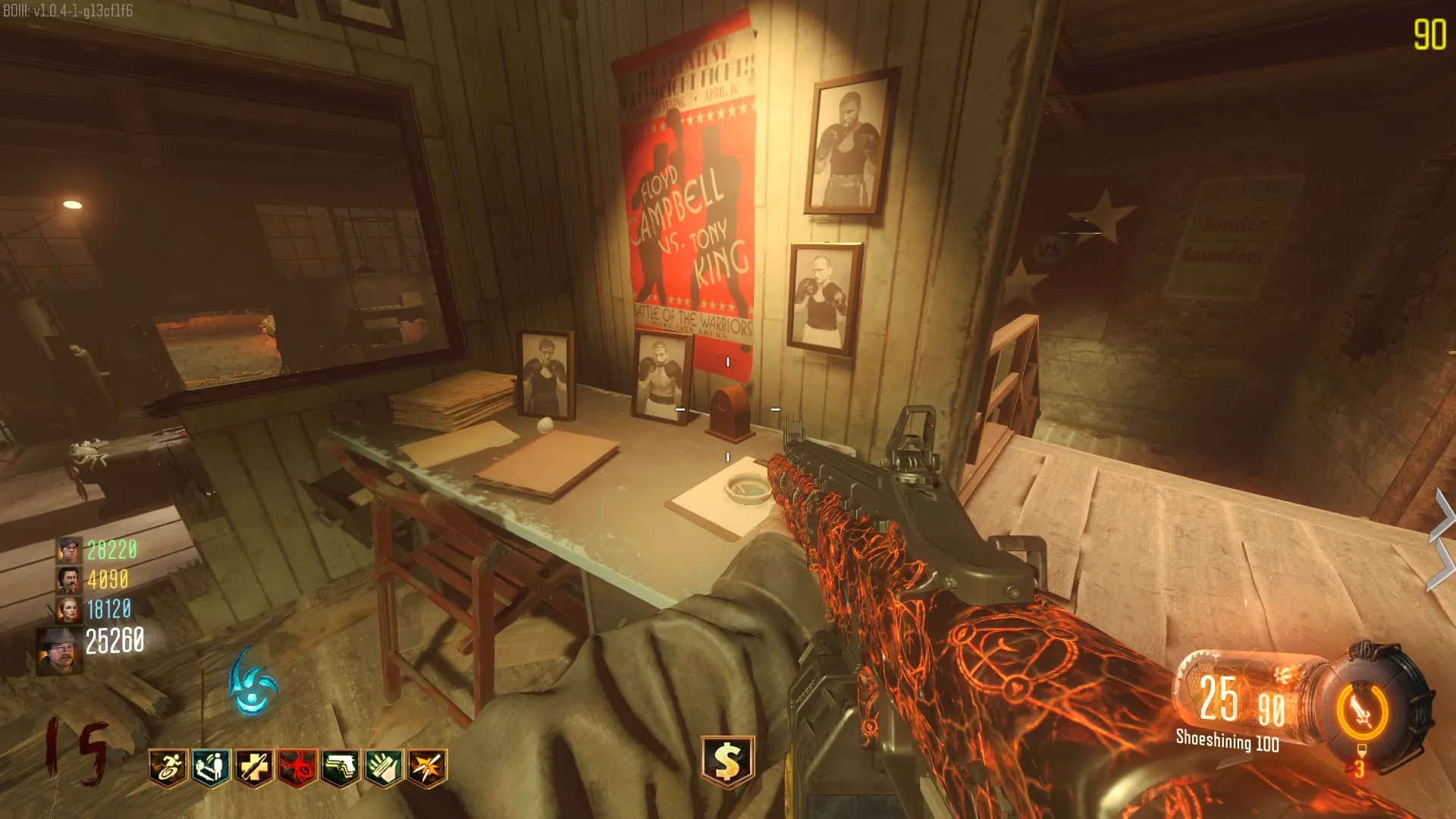Click the woman's portrait beside score 18120
Screen dimensions: 1456x819
pos(69,610)
